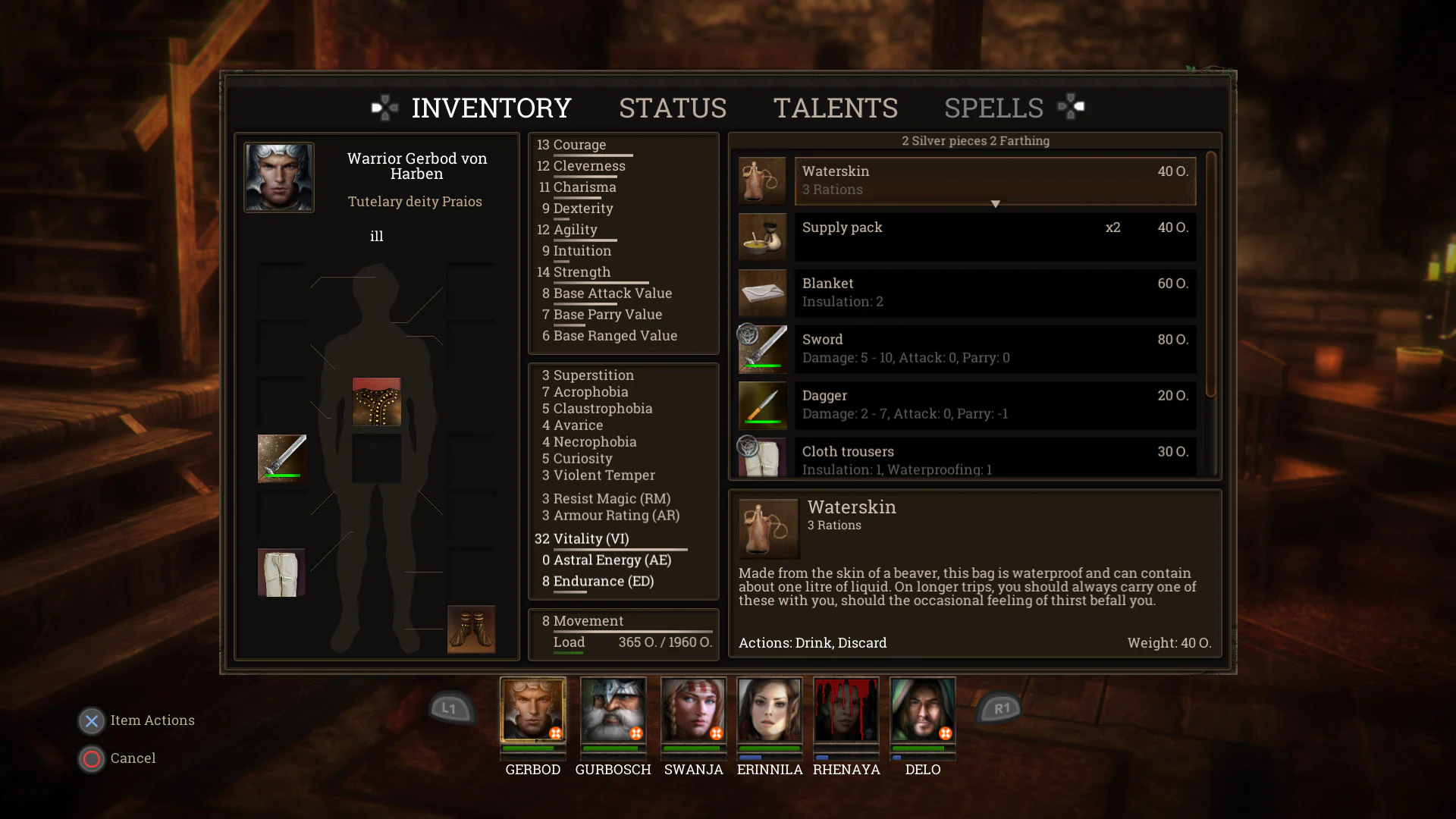This screenshot has height=819, width=1456.
Task: Click the Cloth trousers icon
Action: [762, 456]
